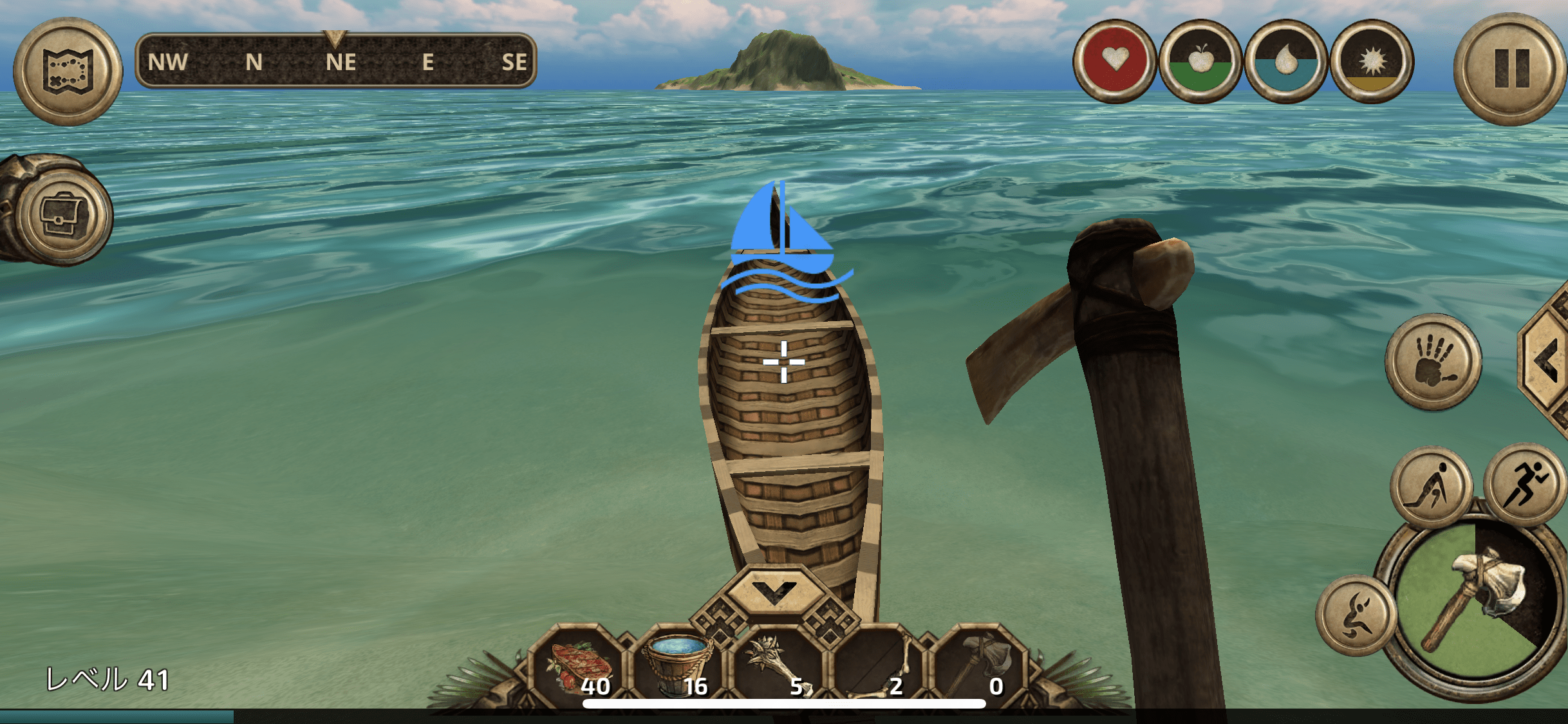Screen dimensions: 1568x724
Task: Pause the game
Action: pos(1511,68)
